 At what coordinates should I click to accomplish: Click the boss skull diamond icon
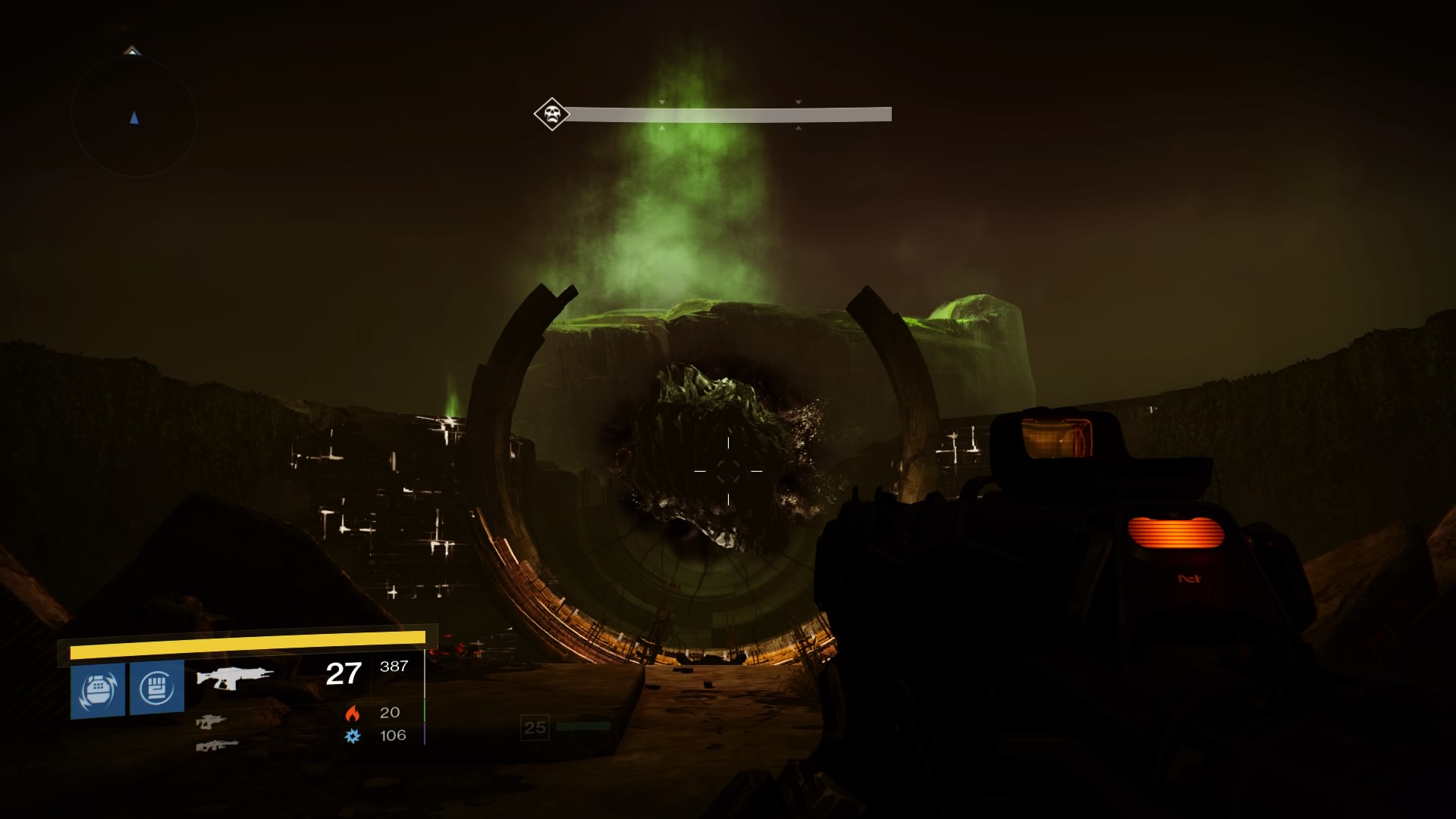coord(551,115)
